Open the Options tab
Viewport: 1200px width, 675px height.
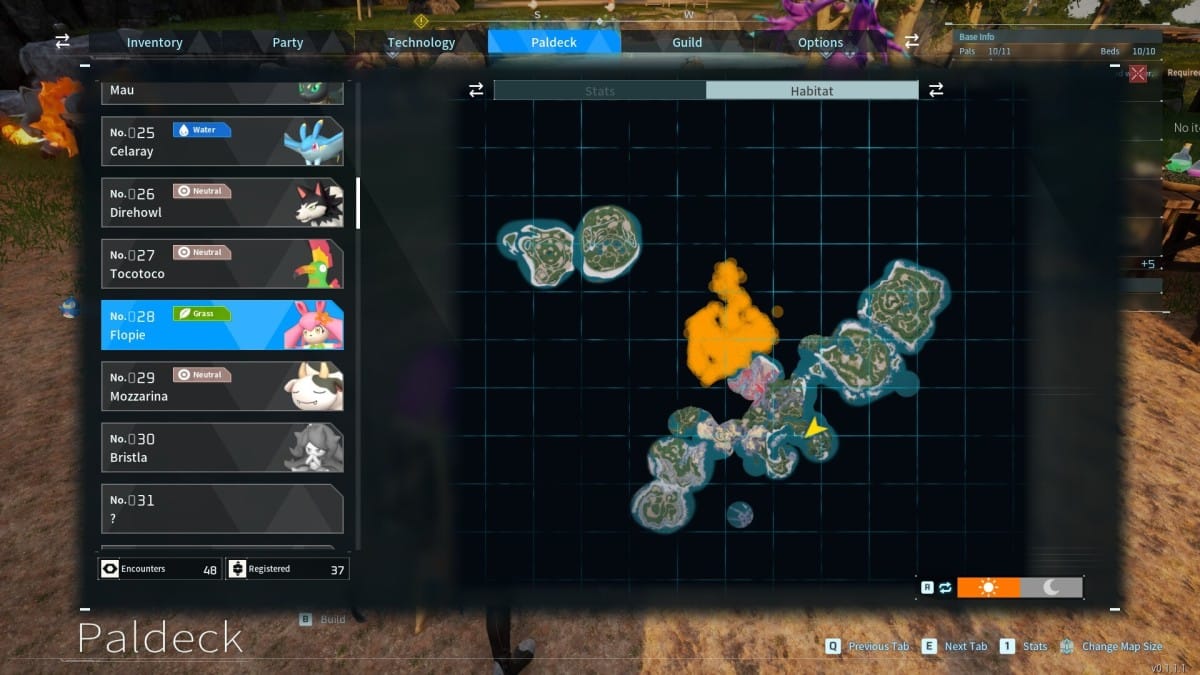pyautogui.click(x=820, y=43)
